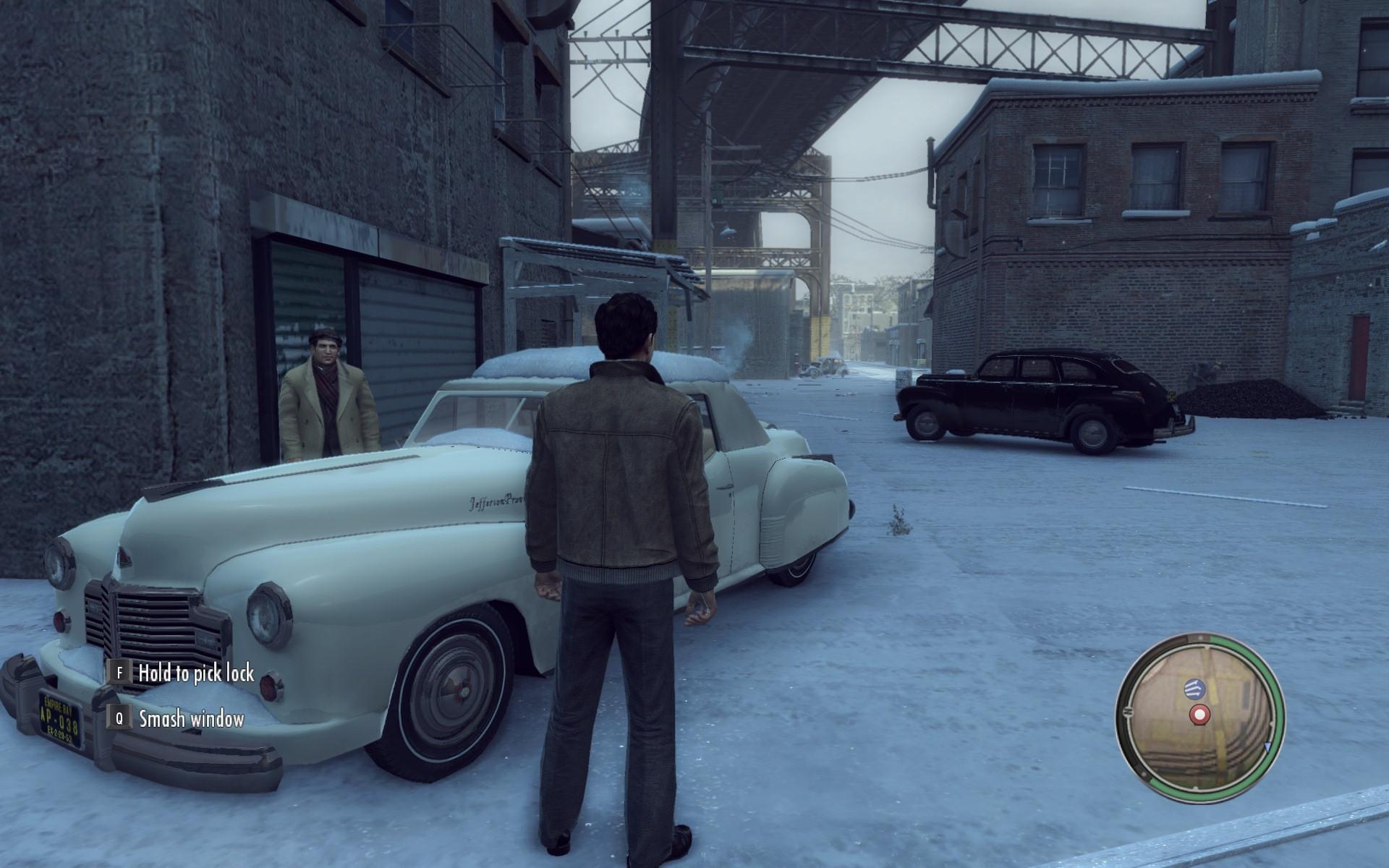Image resolution: width=1389 pixels, height=868 pixels.
Task: Select the blue striped marker on minimap
Action: coord(1192,688)
